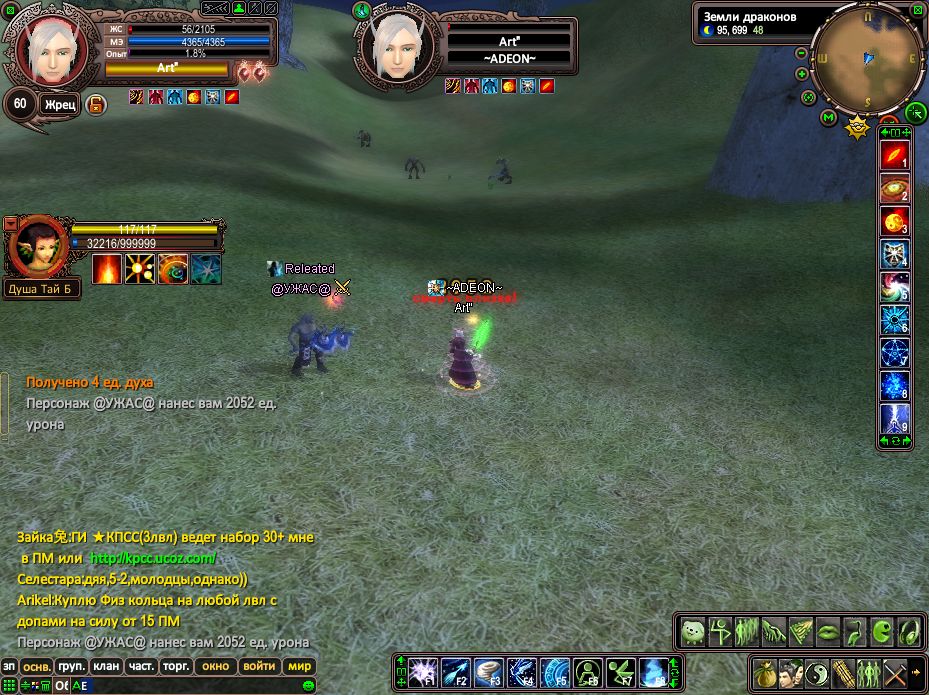
Task: Select the "груп." group chat tab
Action: click(71, 666)
